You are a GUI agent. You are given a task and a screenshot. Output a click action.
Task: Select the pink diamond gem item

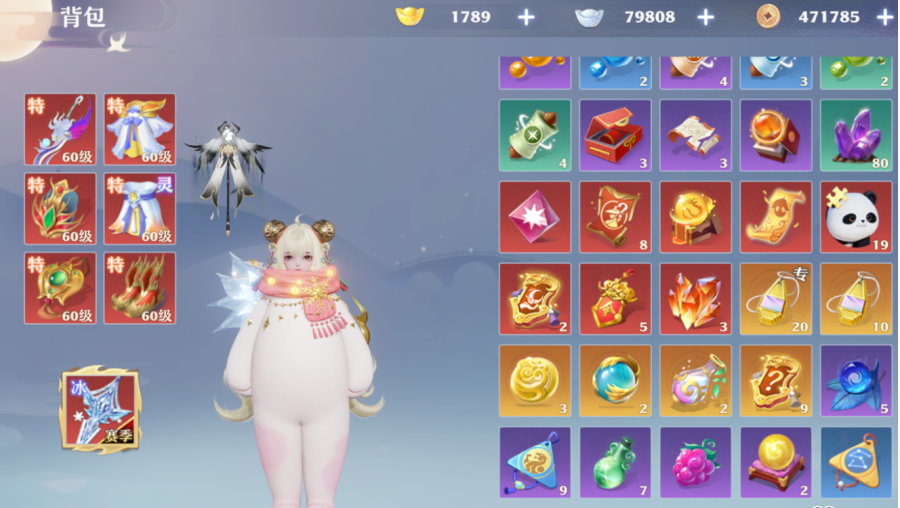tap(535, 217)
